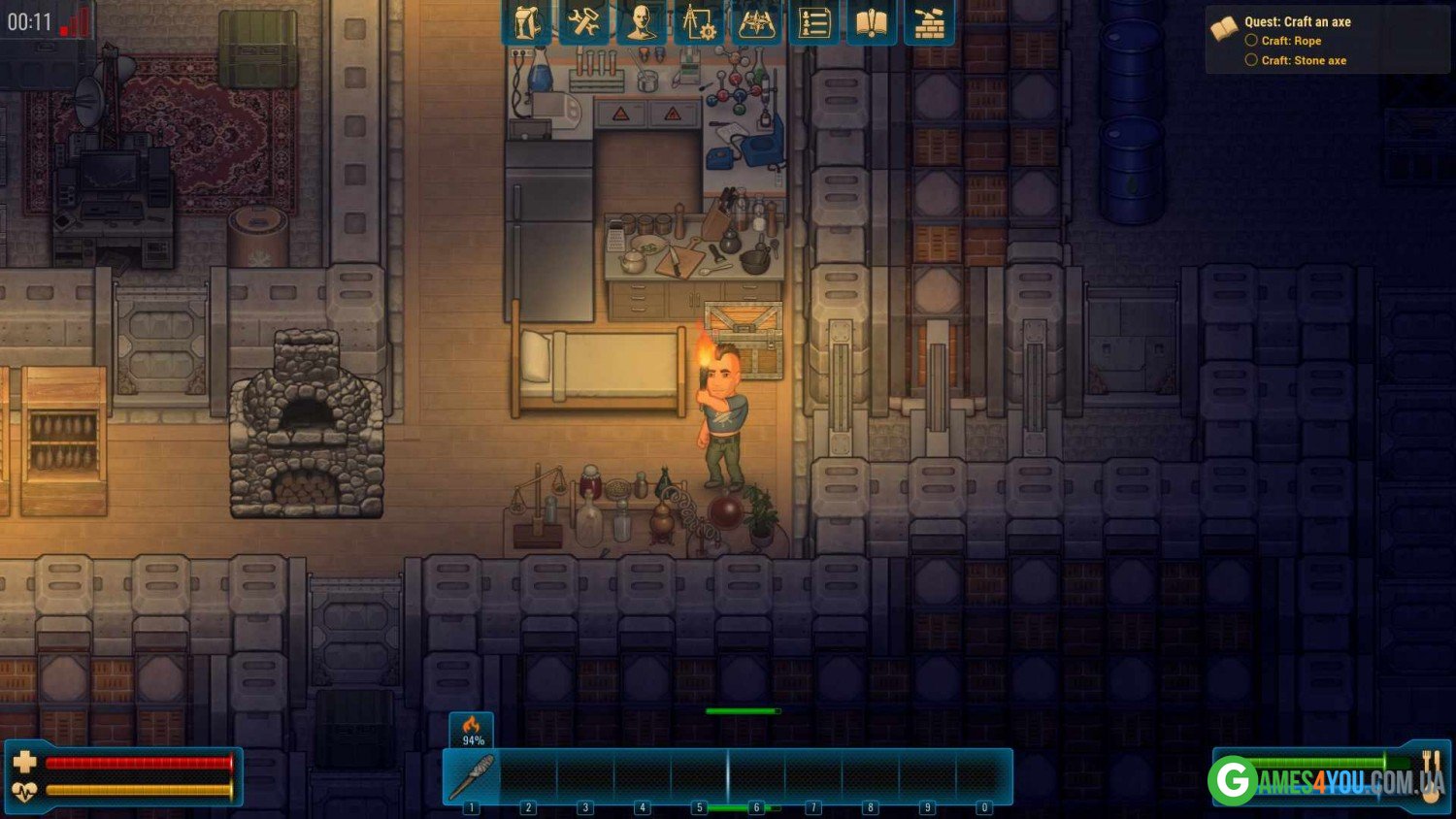
Task: Open the list-with-portraits panel
Action: point(813,23)
